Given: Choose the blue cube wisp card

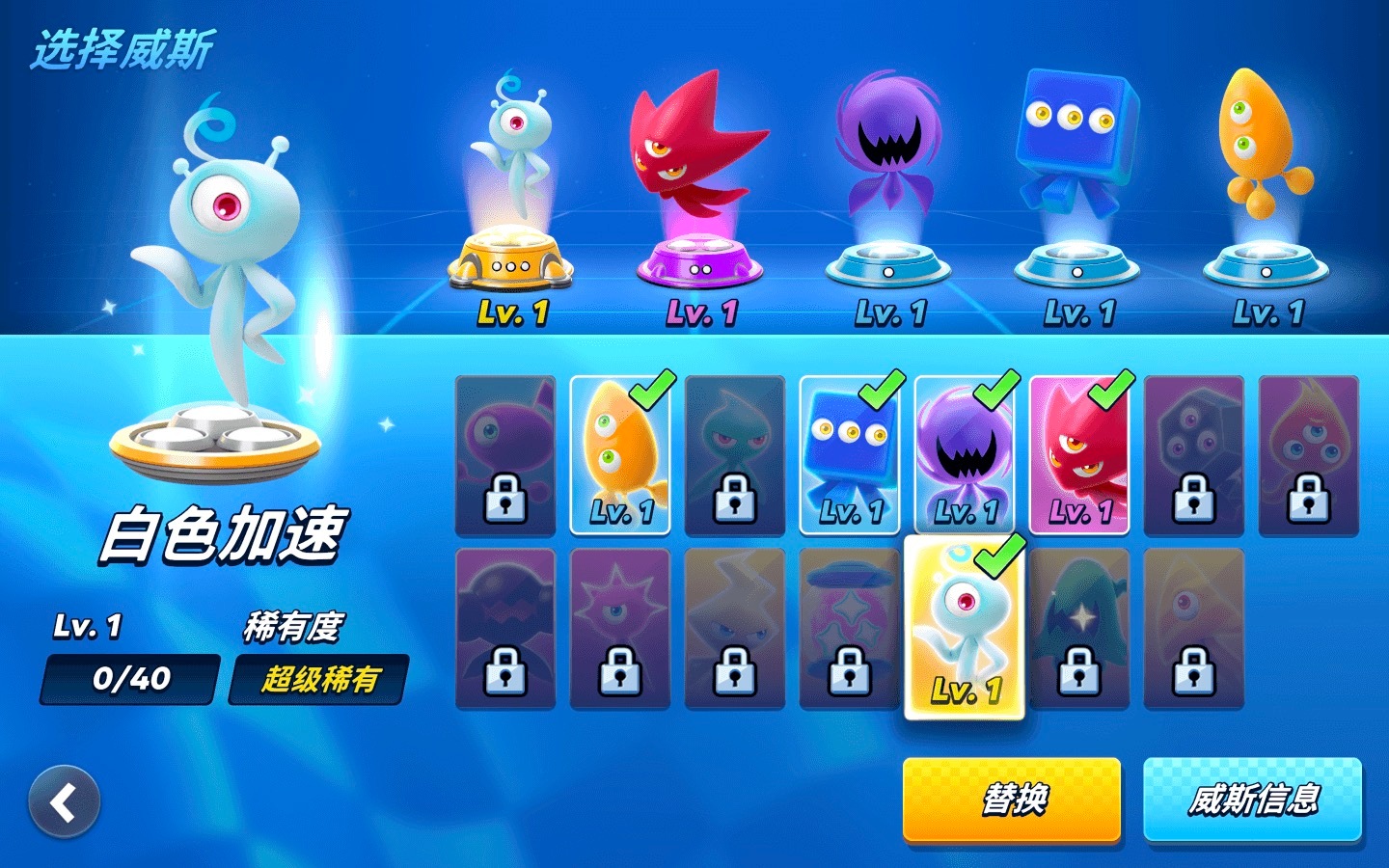Looking at the screenshot, I should point(850,454).
